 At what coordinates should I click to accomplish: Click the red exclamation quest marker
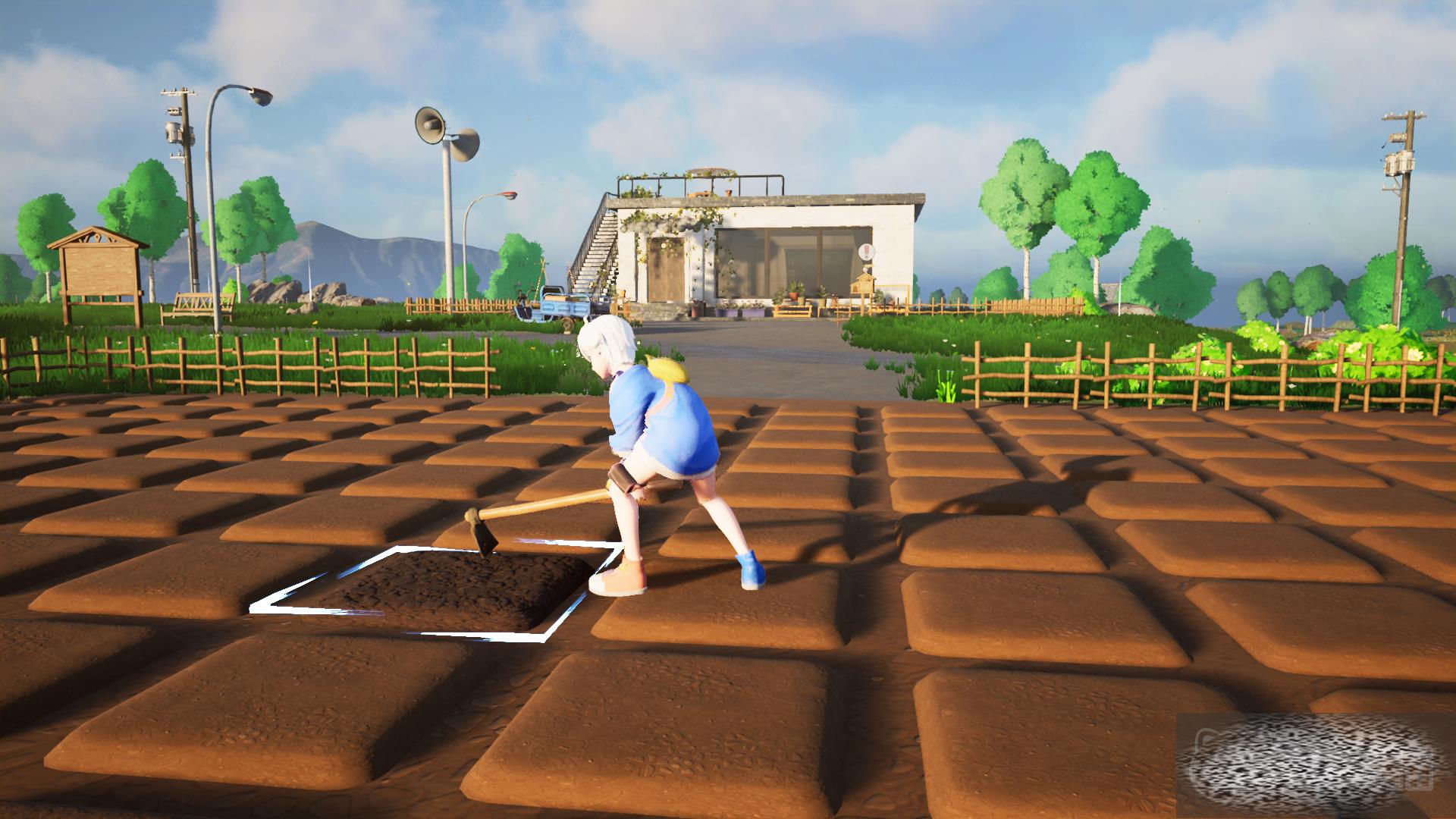coord(867,253)
